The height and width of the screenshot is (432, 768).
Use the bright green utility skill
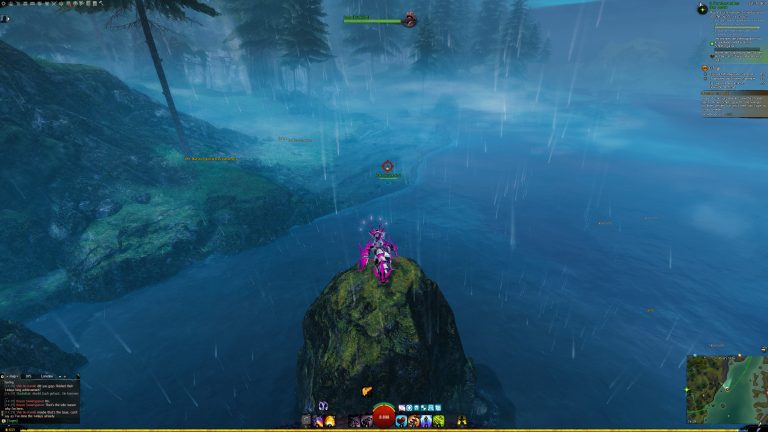(x=437, y=422)
